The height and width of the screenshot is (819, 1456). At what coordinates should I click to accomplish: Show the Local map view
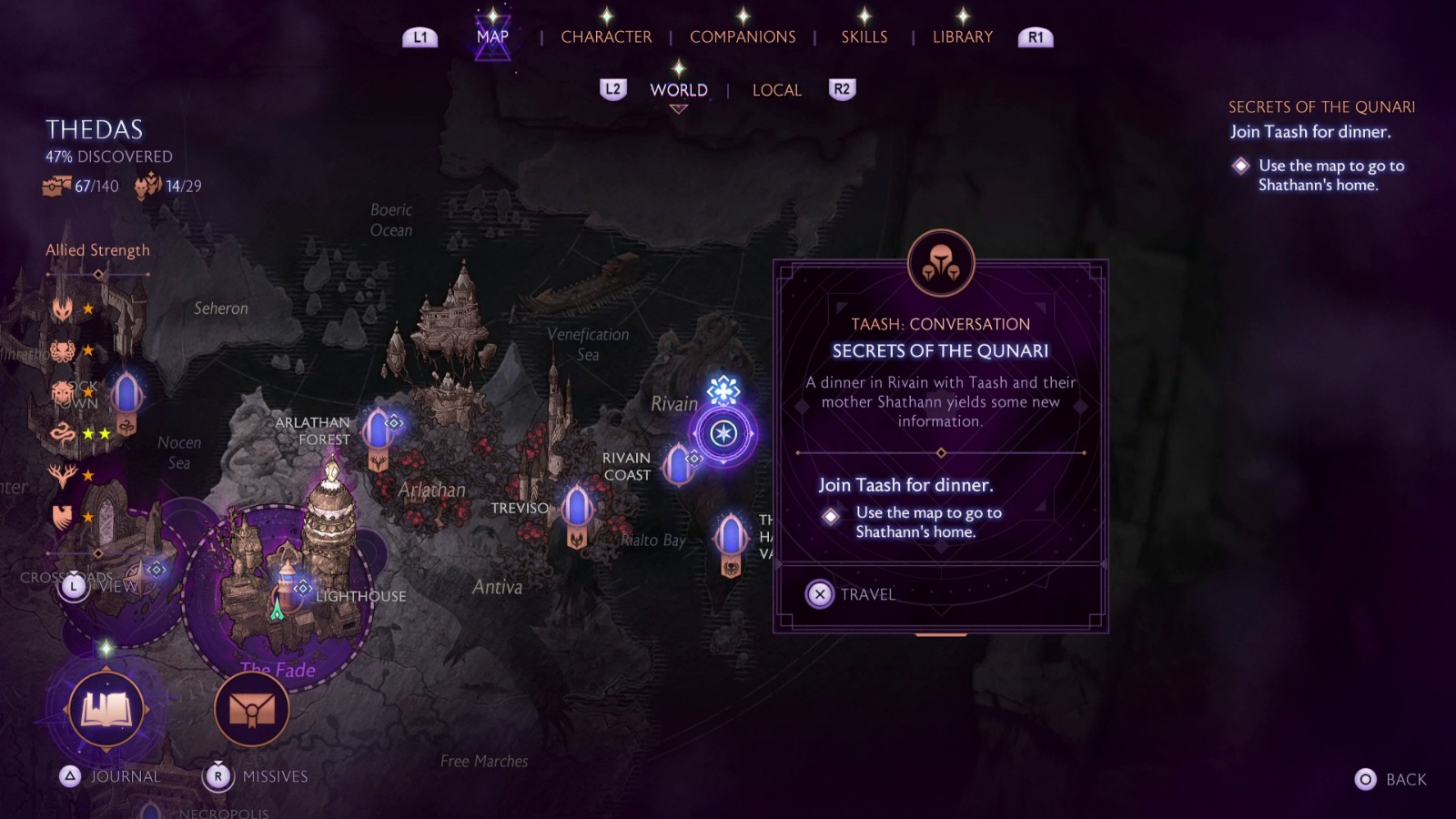click(776, 90)
